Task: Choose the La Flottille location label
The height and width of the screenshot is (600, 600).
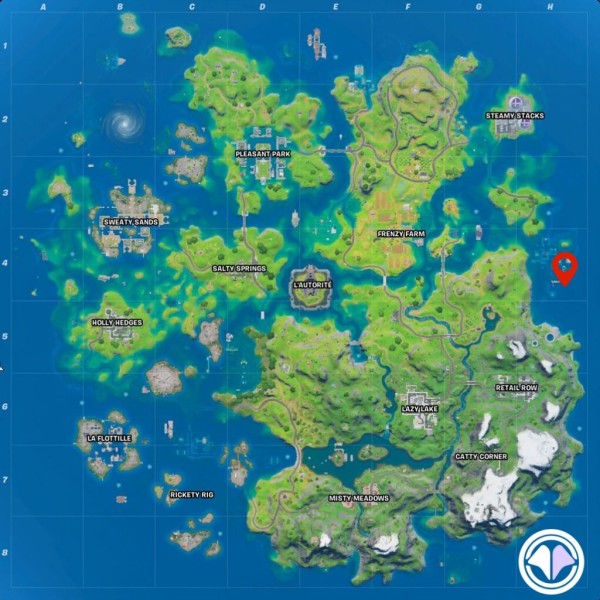Action: point(109,438)
